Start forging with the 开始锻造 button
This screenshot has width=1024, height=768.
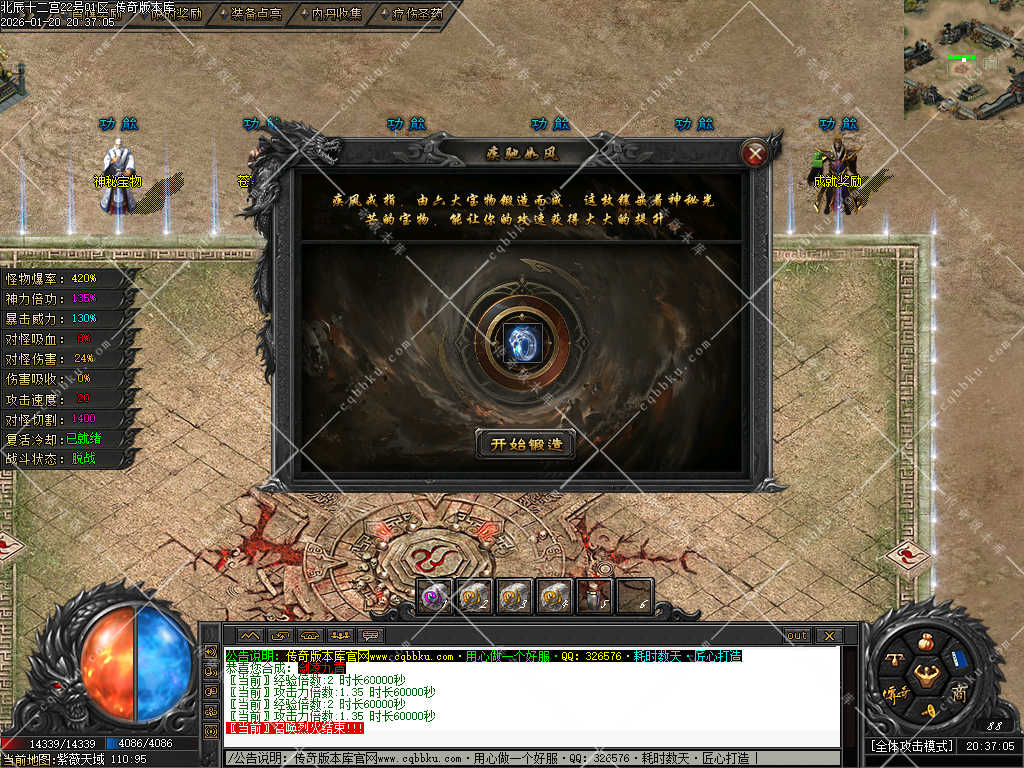525,444
